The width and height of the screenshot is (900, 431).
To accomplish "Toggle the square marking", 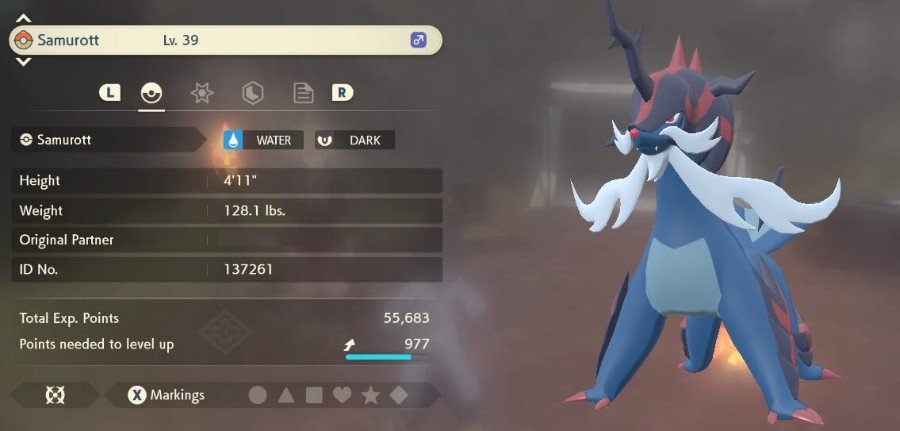I will (x=314, y=395).
